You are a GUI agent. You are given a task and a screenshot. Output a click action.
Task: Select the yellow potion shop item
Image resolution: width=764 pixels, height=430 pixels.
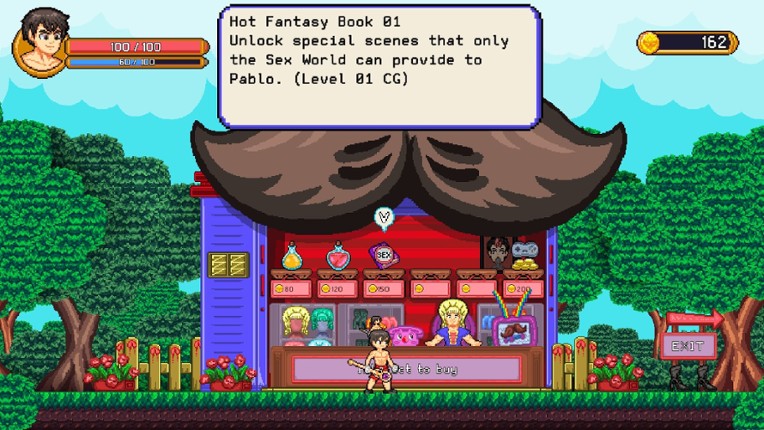[x=292, y=257]
